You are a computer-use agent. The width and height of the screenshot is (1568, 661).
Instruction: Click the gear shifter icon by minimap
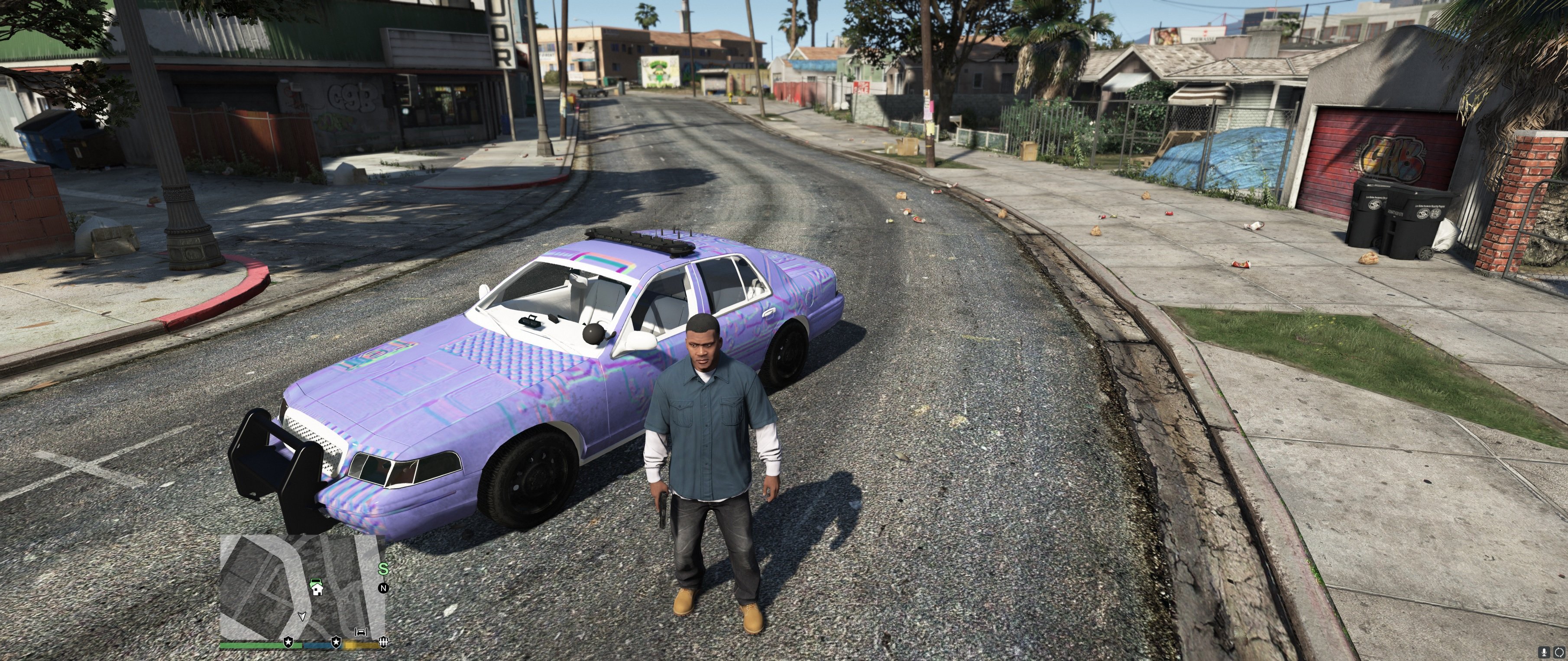(x=383, y=642)
